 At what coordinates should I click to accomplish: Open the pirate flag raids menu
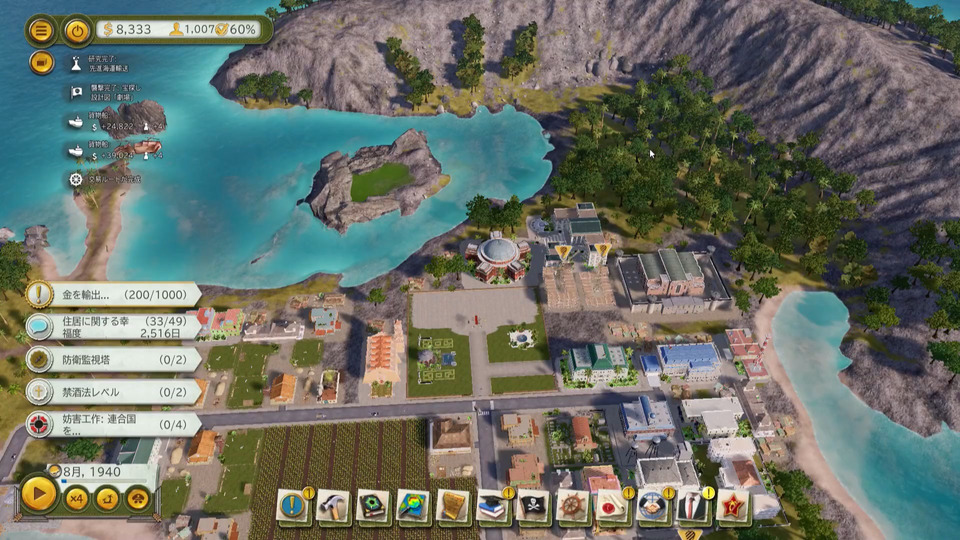click(533, 506)
